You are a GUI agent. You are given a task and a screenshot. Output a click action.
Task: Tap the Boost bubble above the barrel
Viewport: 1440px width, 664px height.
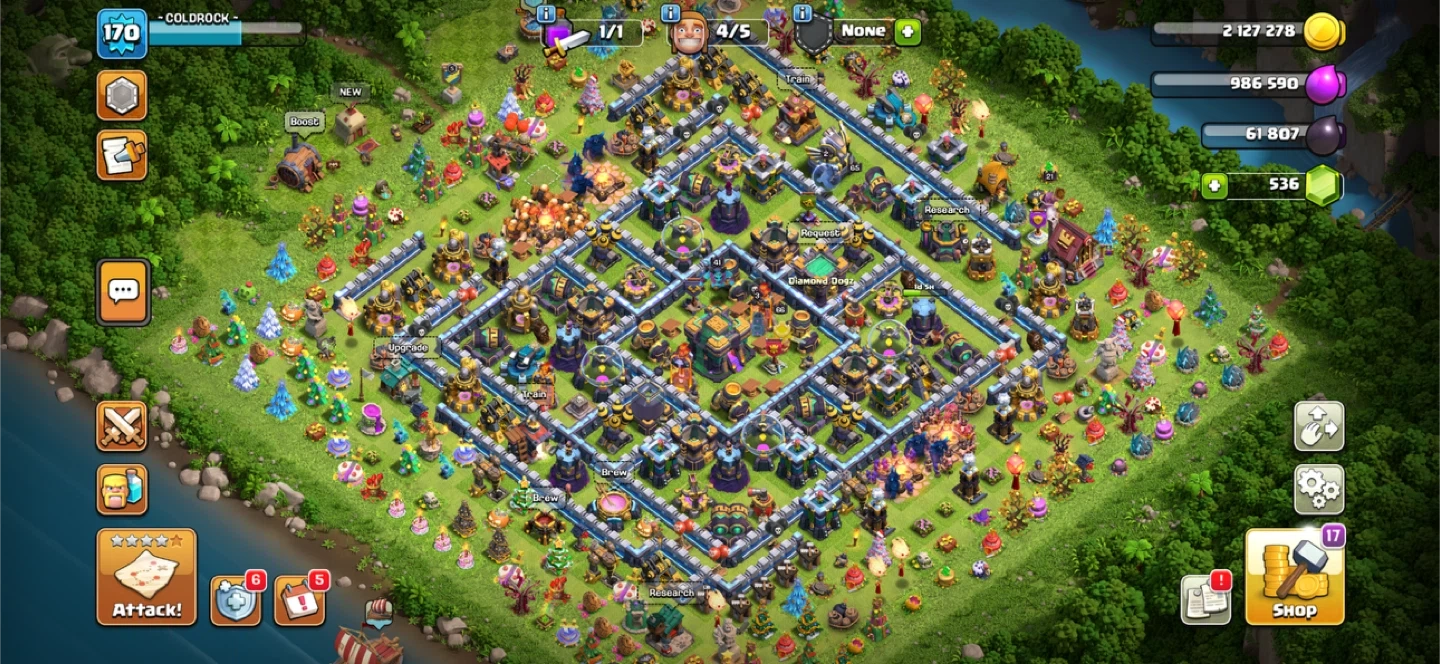pyautogui.click(x=304, y=122)
